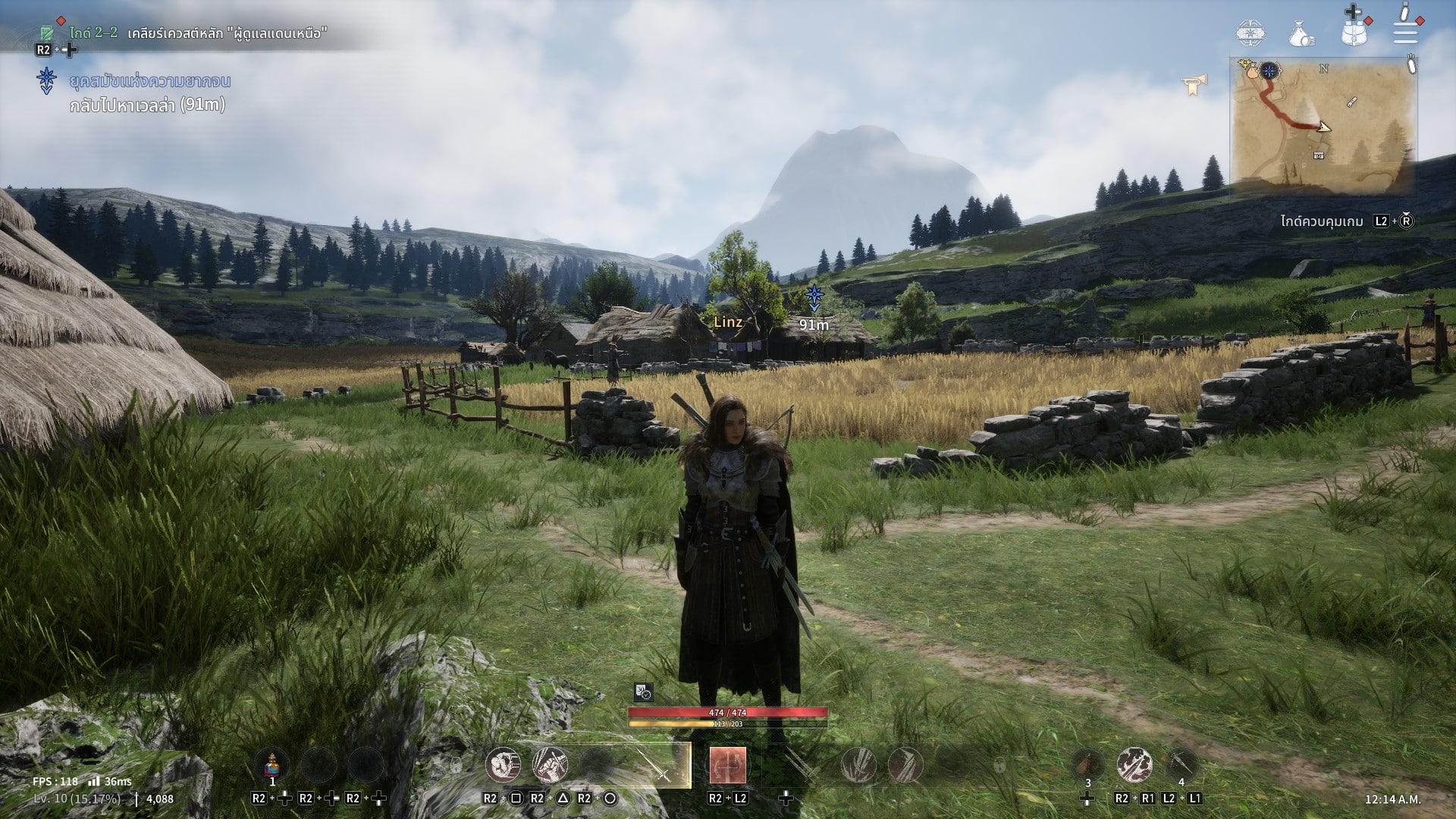Use the tool item marked 4
The image size is (1456, 819).
[1181, 764]
